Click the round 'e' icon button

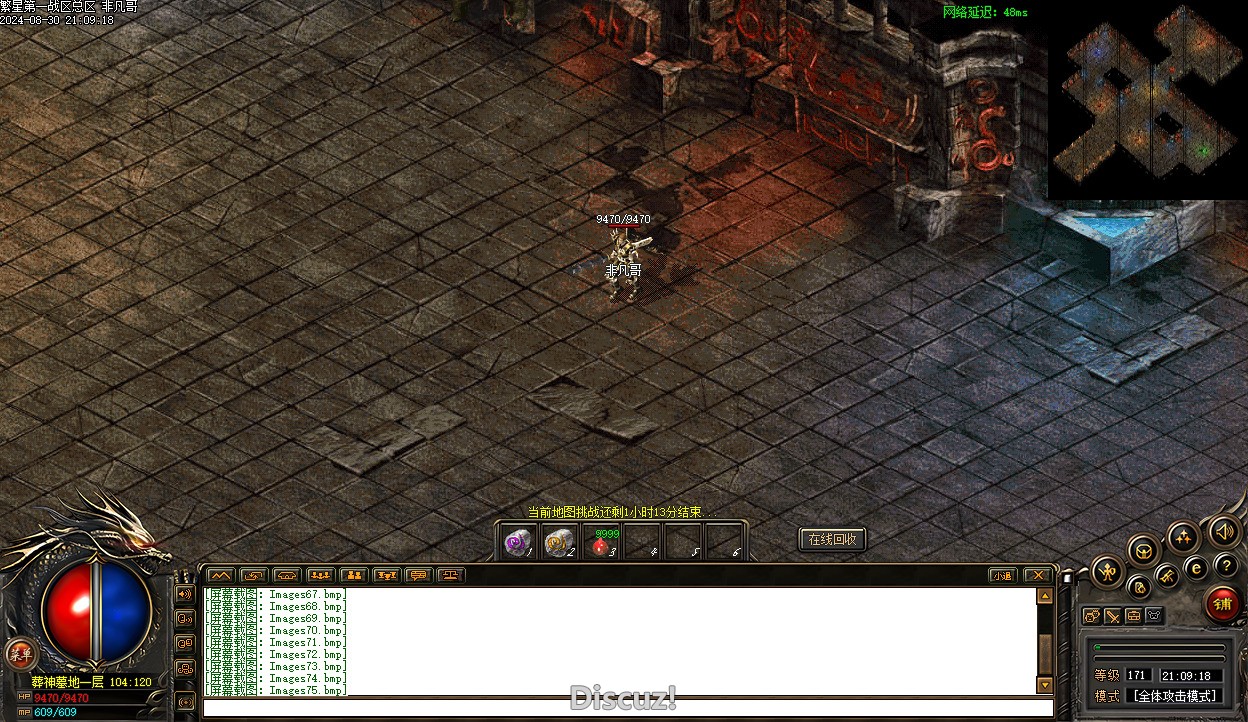pos(1195,567)
